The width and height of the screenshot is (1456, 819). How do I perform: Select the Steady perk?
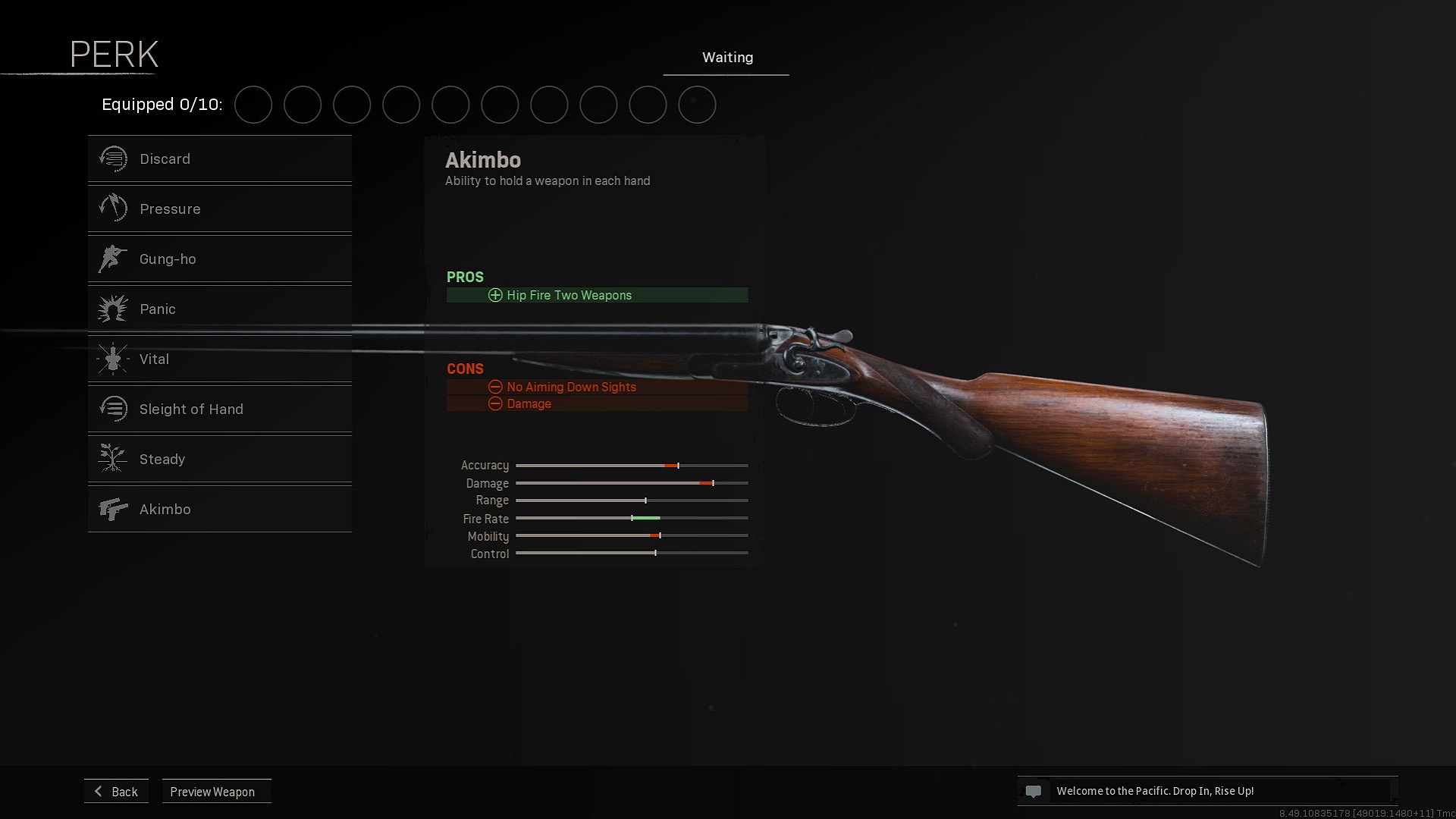219,460
